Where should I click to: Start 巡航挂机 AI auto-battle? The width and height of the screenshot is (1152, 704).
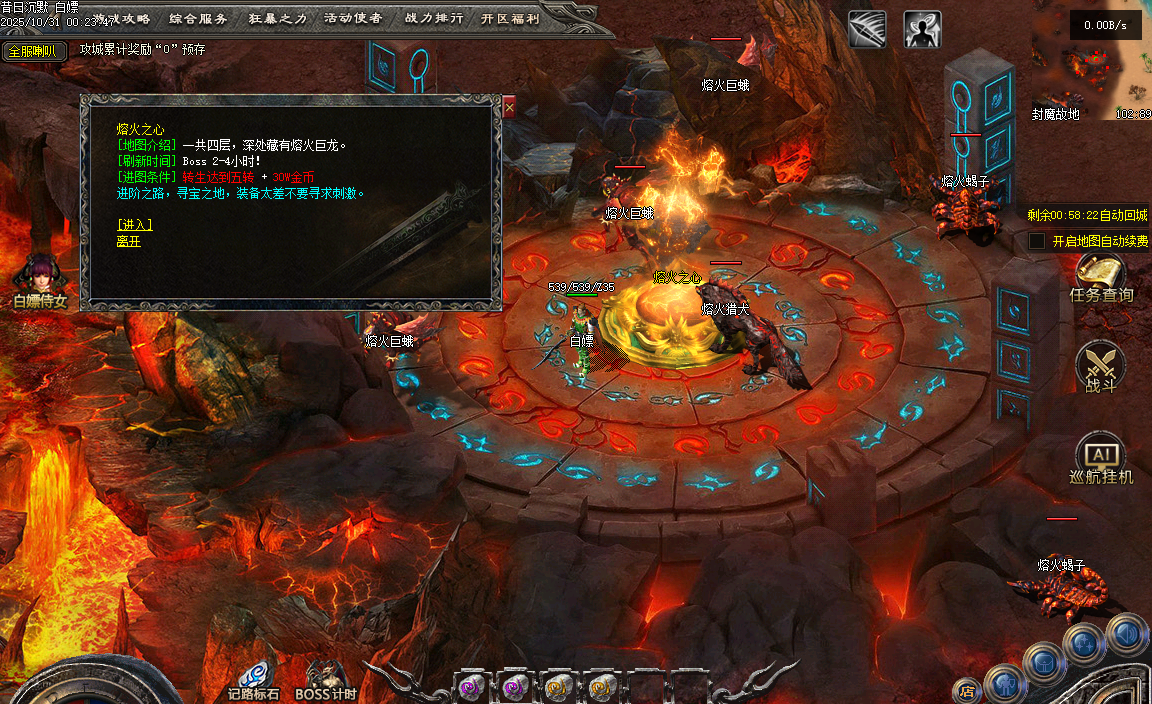1101,461
